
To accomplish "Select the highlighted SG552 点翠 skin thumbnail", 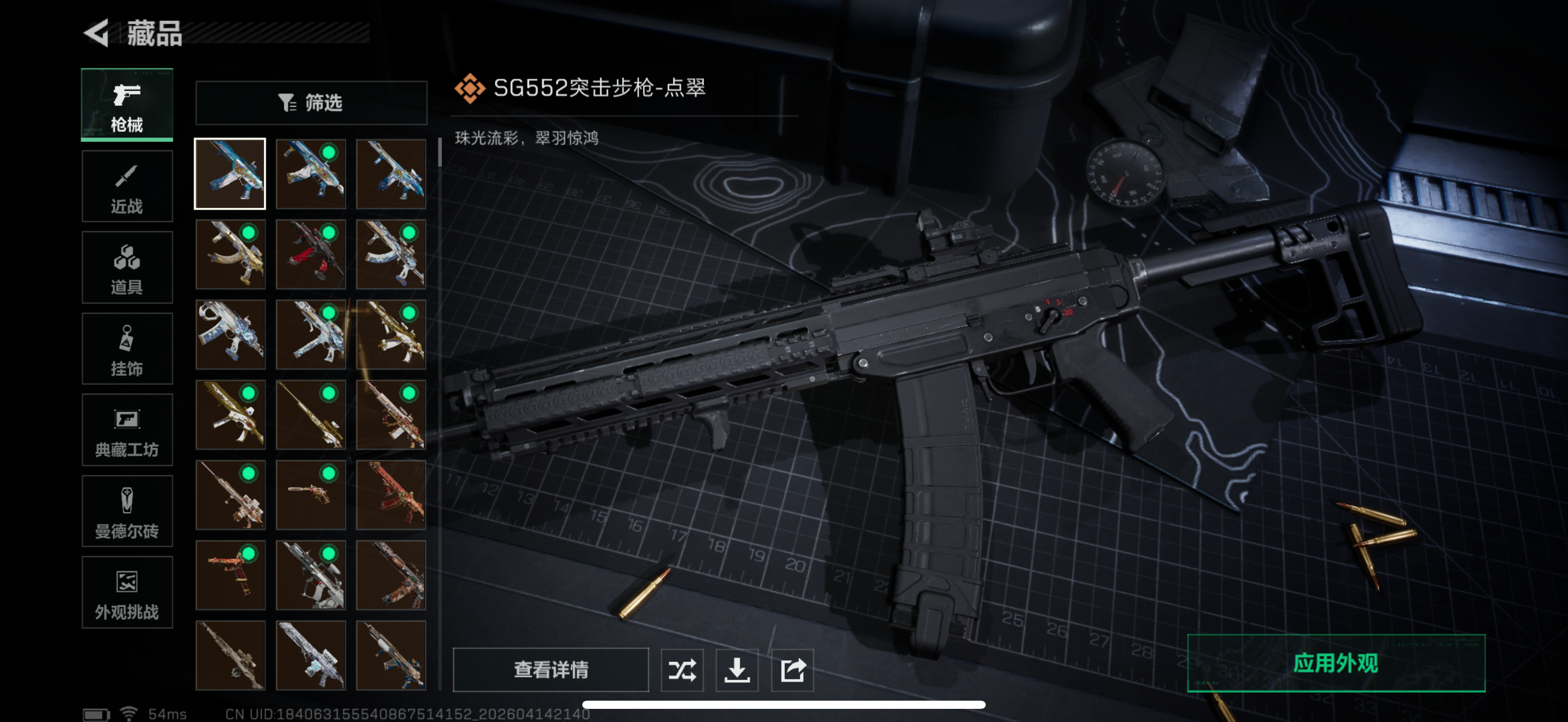I will (230, 174).
